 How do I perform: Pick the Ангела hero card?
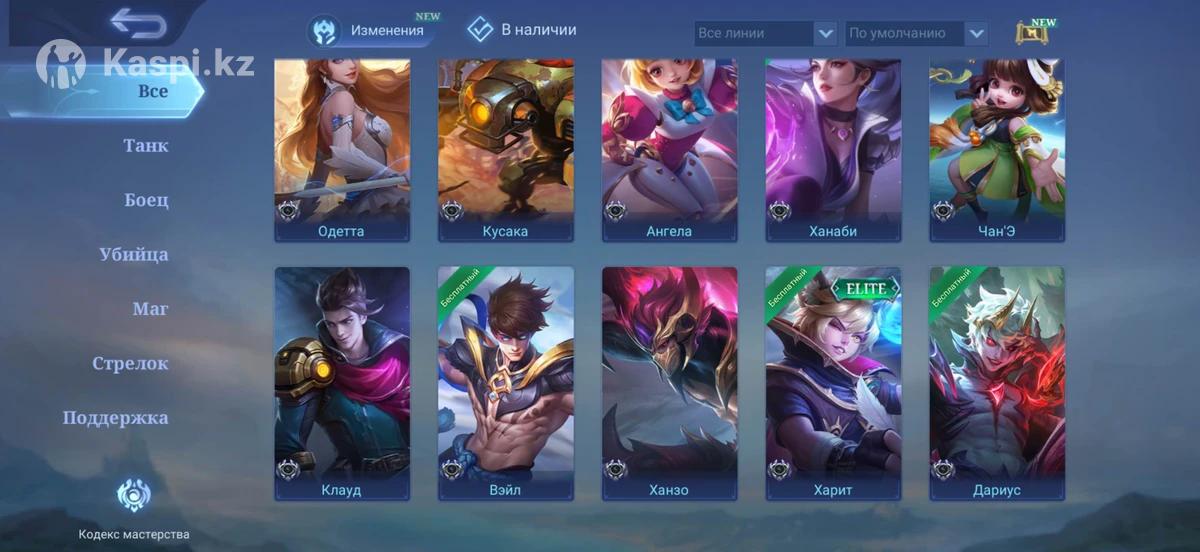pos(670,150)
